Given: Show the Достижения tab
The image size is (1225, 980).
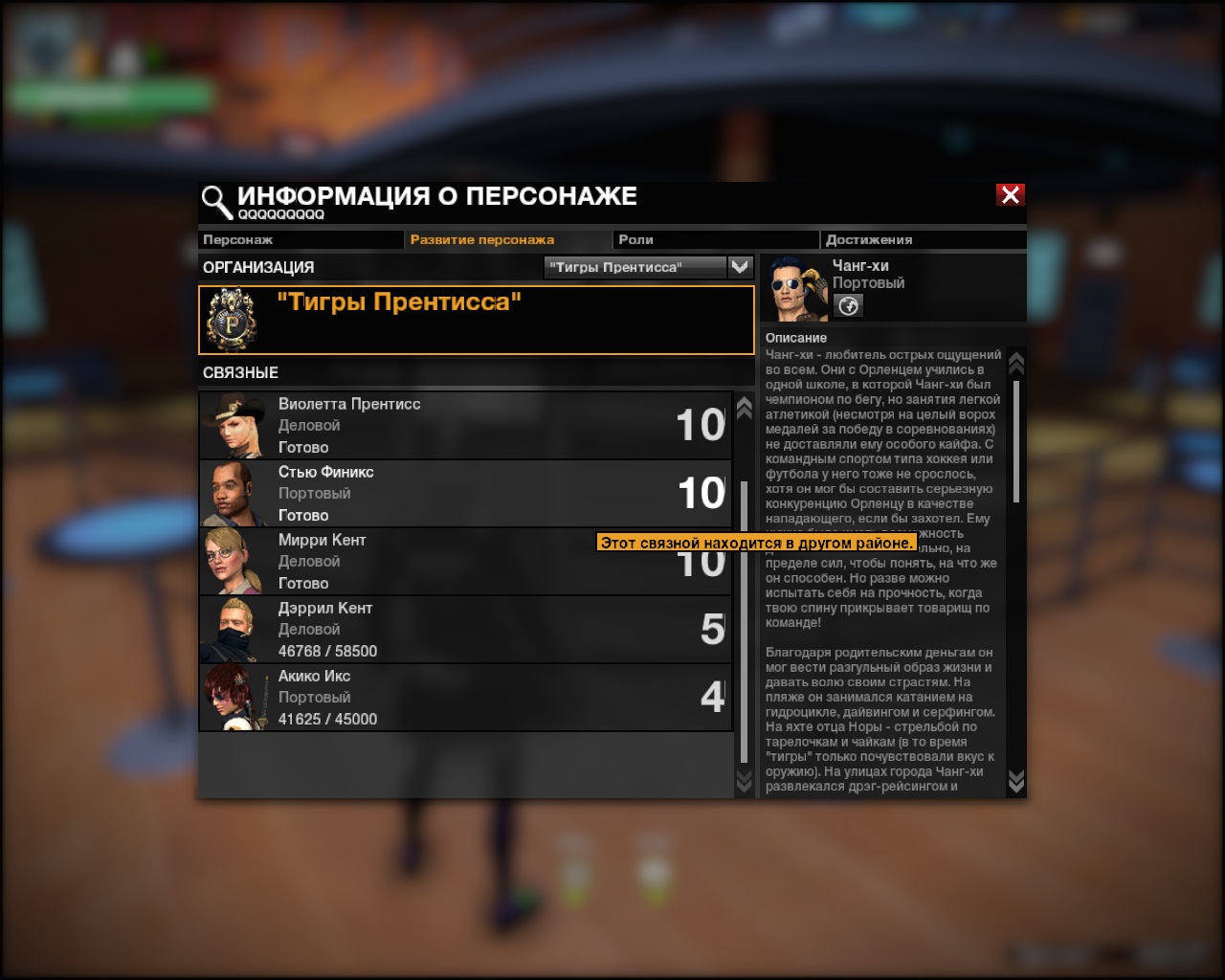Looking at the screenshot, I should pyautogui.click(x=922, y=239).
